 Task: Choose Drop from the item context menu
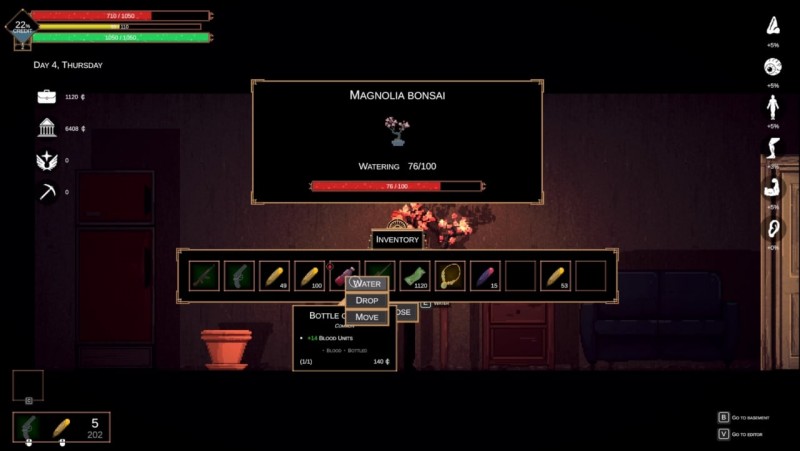(367, 300)
